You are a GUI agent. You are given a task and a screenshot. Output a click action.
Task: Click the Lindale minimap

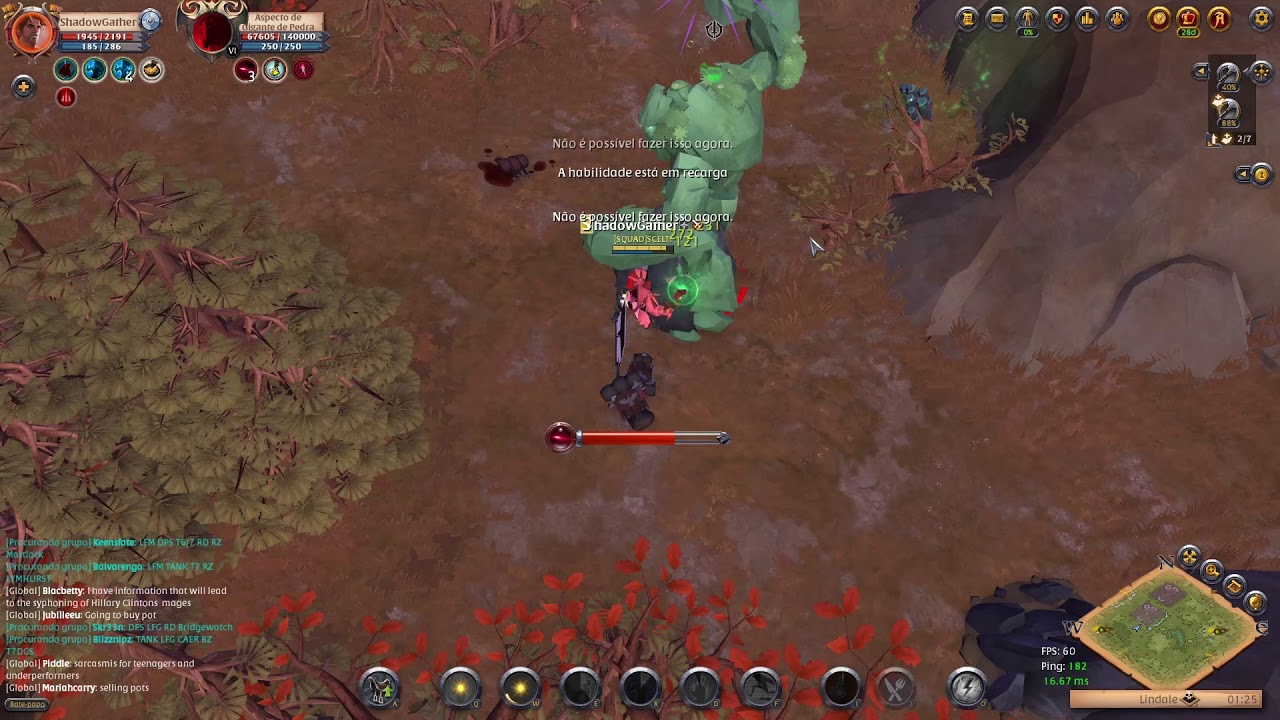(x=1168, y=627)
